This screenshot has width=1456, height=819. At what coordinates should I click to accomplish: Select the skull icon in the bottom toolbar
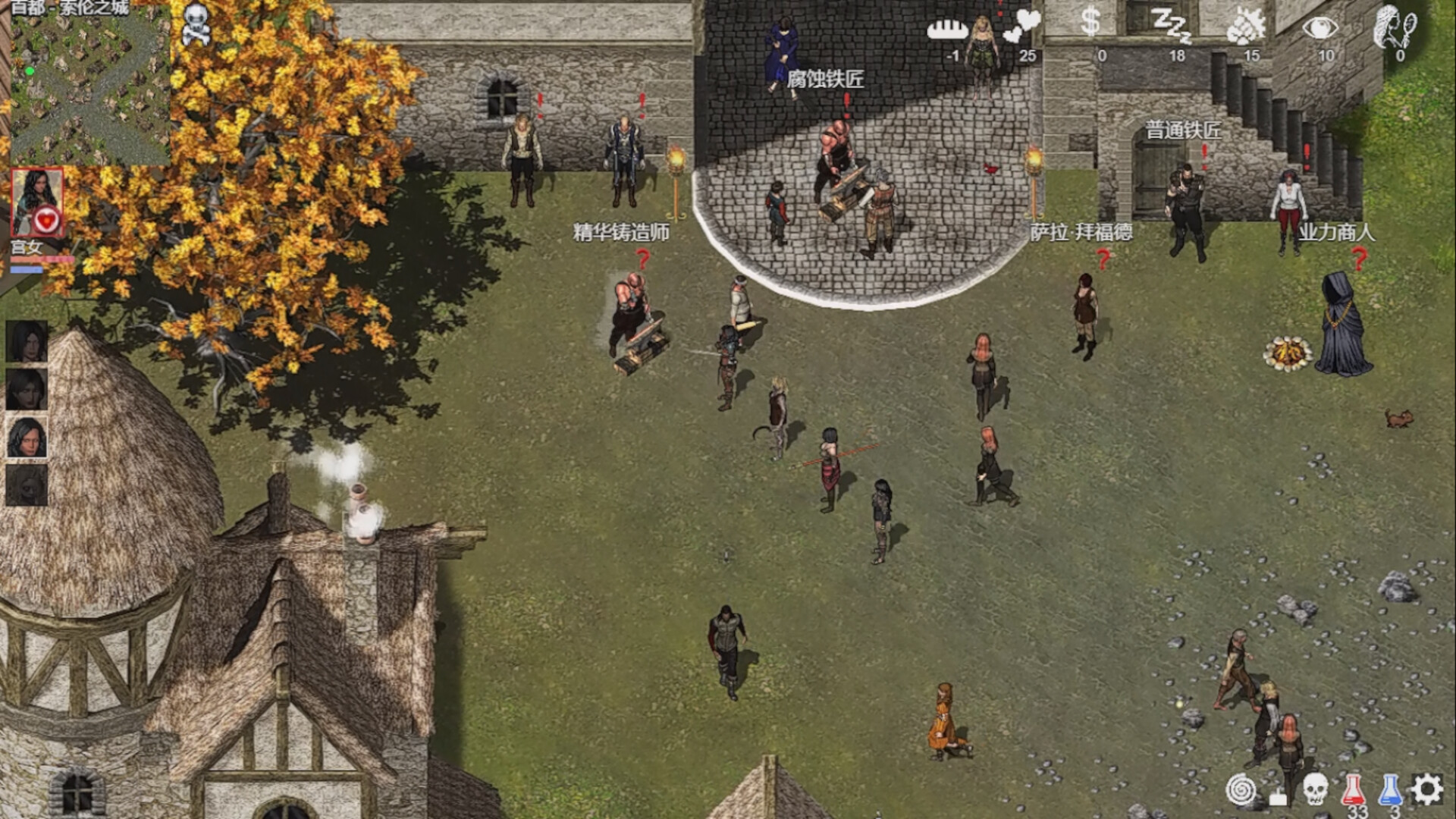tap(1315, 789)
